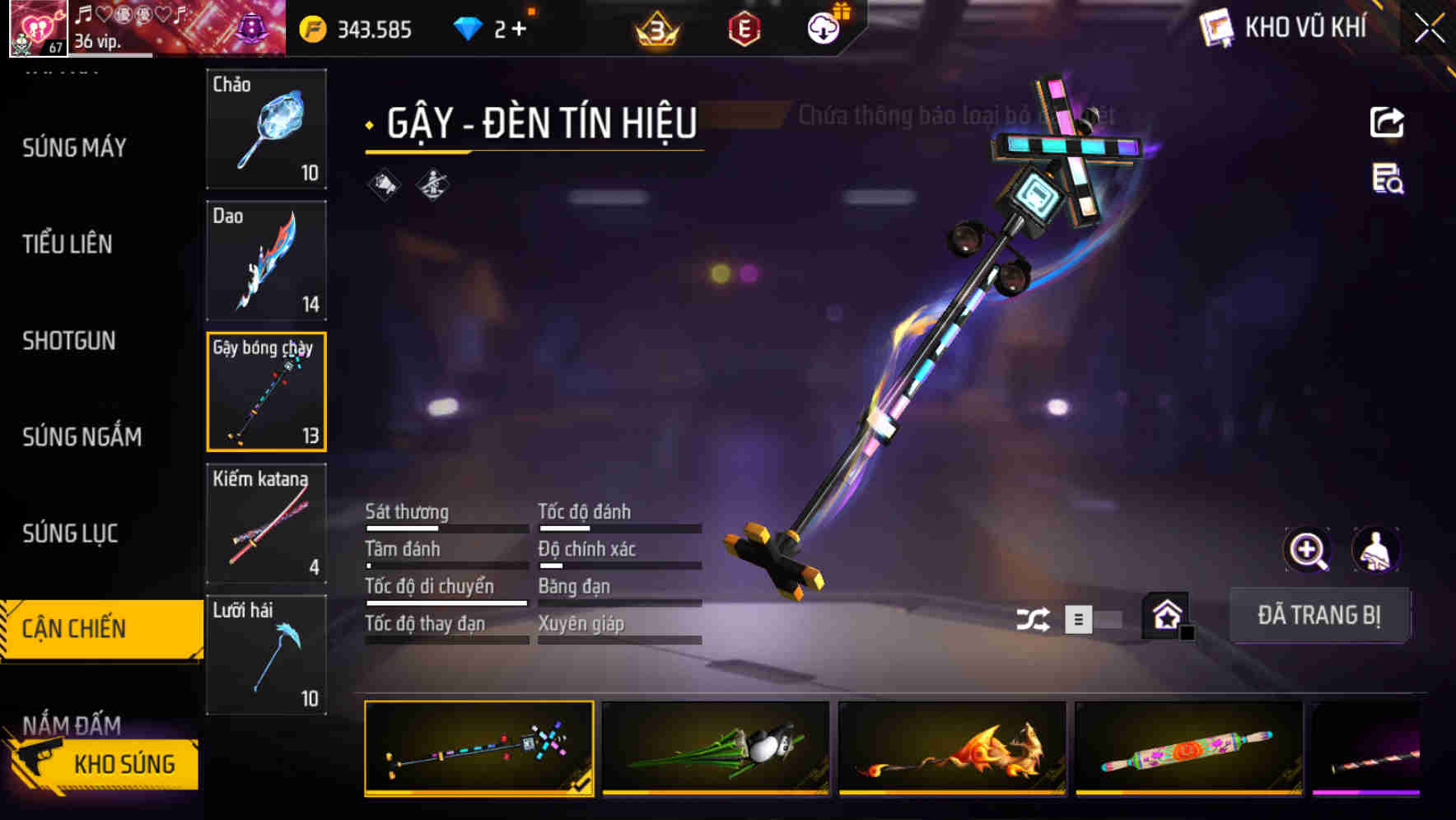Screen dimensions: 1456x820
Task: Switch to the SÚNG MÁY category
Action: tap(74, 148)
